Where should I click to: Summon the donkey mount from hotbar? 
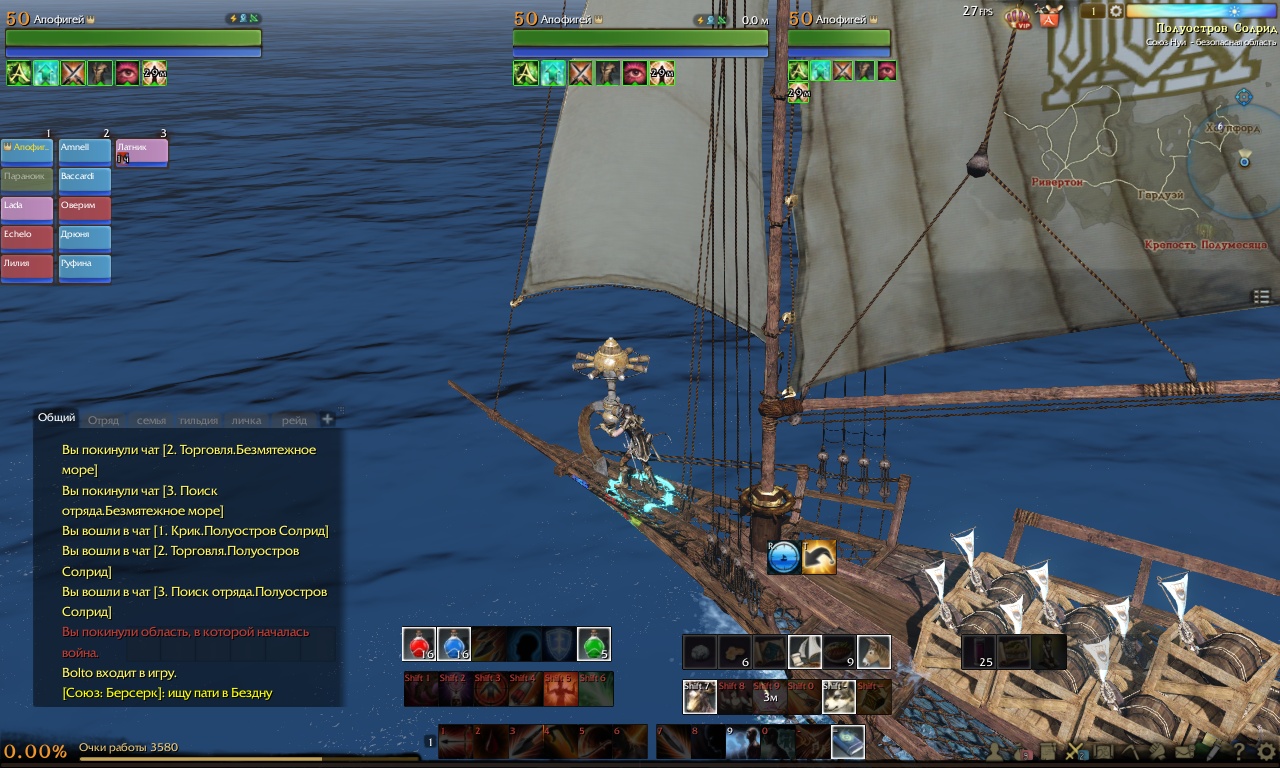coord(874,652)
